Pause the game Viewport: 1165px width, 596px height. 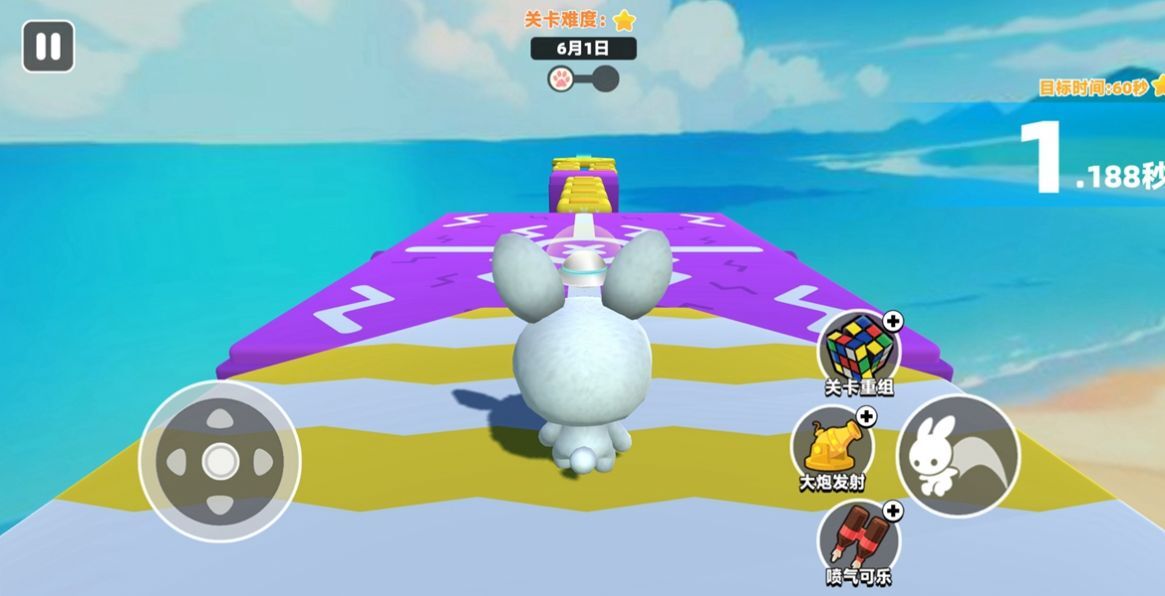coord(48,47)
